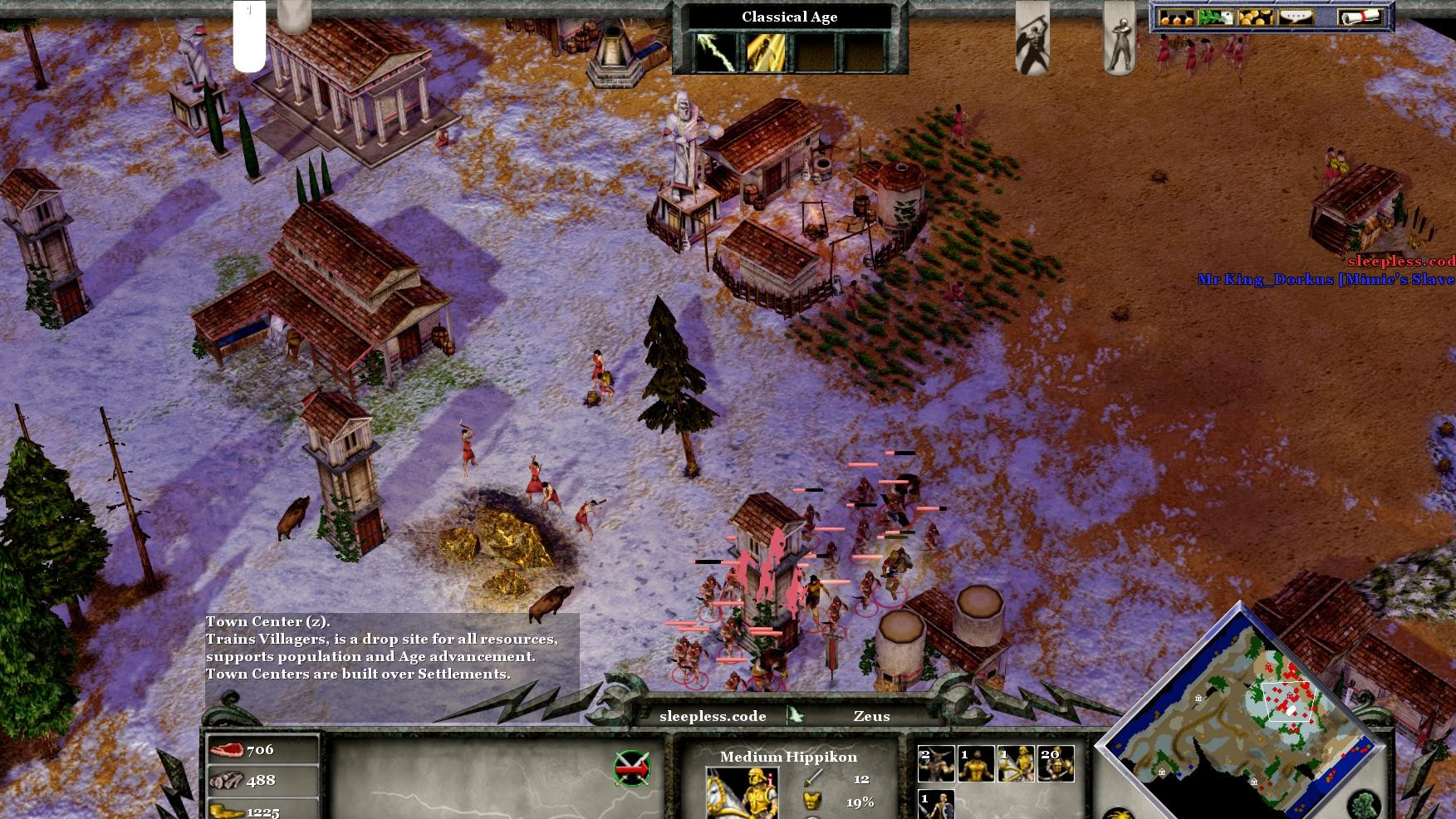Select the Medium Hippikon portrait
1456x819 pixels.
[743, 792]
